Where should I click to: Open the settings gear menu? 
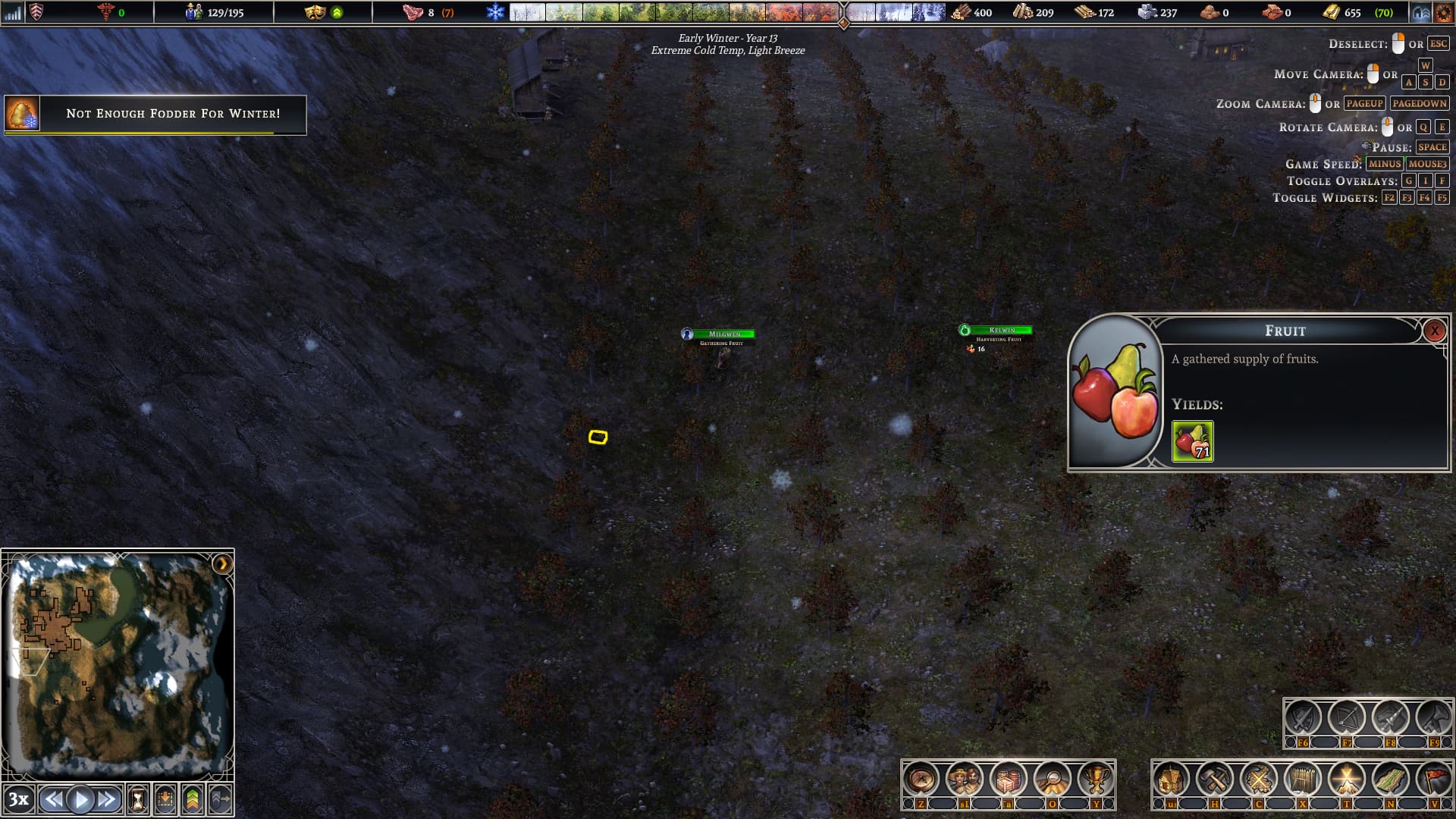[1443, 13]
